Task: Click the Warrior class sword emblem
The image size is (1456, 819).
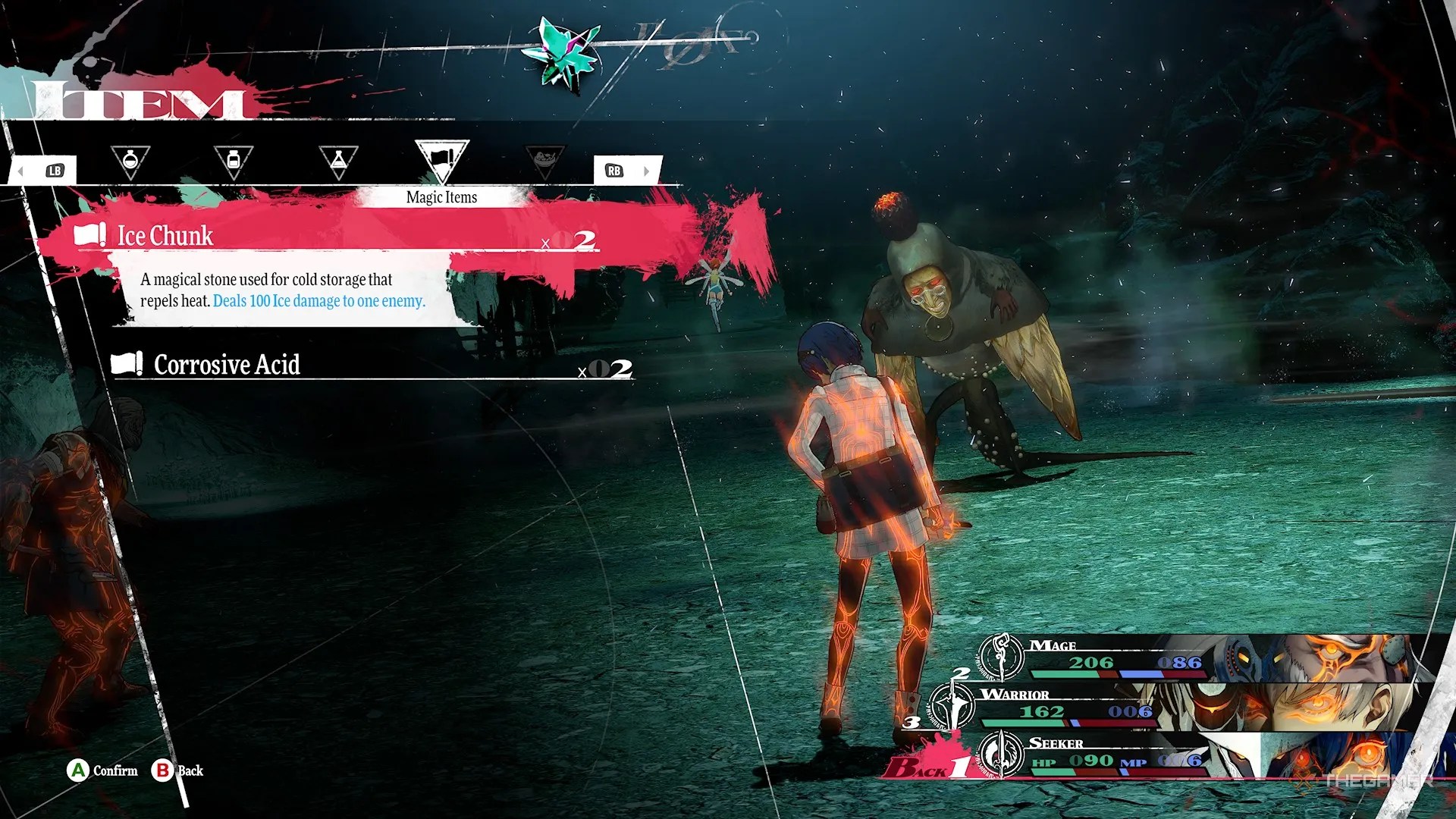Action: [952, 705]
